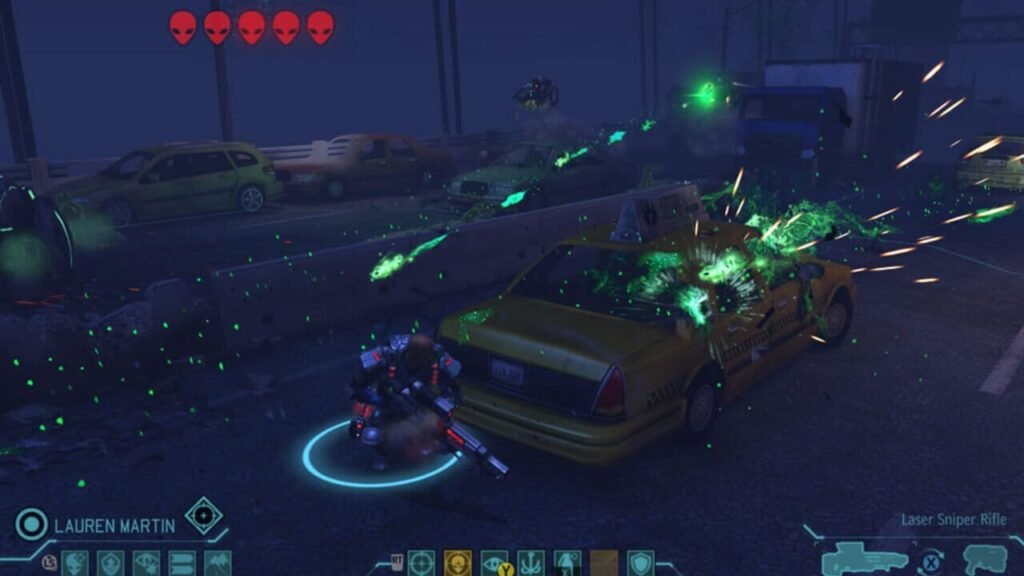Open Lauren Martin's soldier info
Image resolution: width=1024 pixels, height=576 pixels.
(114, 525)
